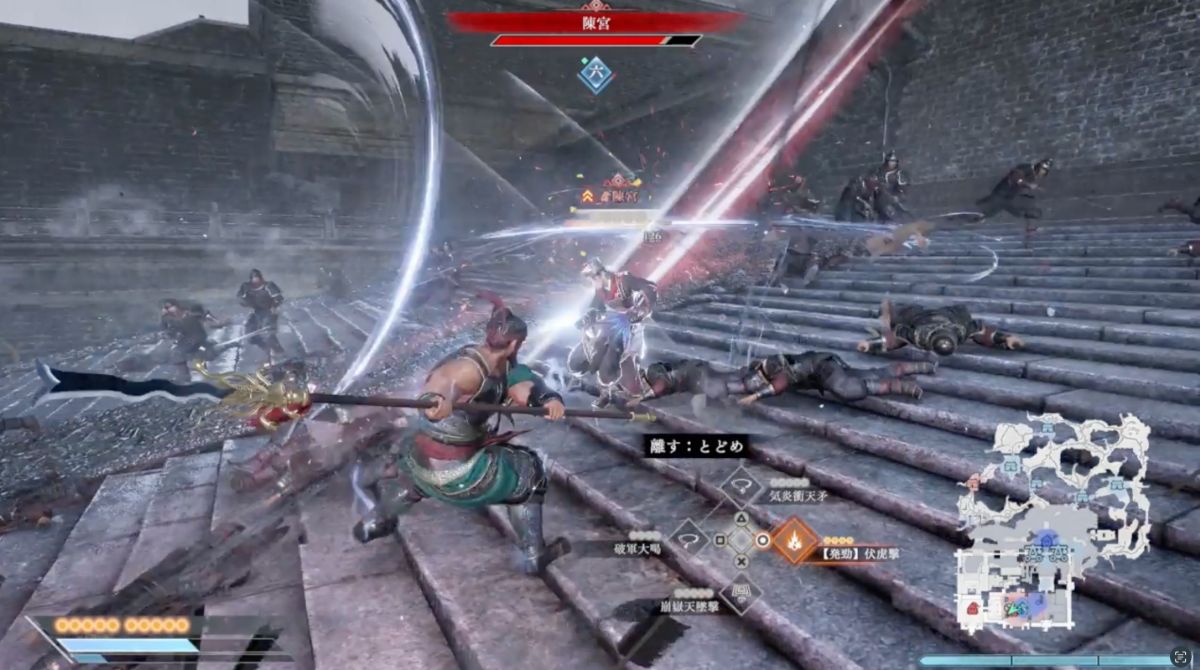
Task: Click the diamond emblem under 陳宮's health bar
Action: [596, 75]
